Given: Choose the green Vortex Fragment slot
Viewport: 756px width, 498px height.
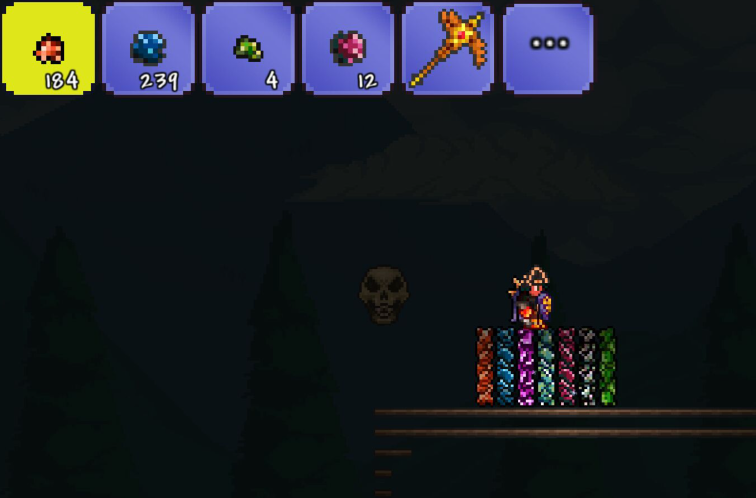Looking at the screenshot, I should click(248, 48).
